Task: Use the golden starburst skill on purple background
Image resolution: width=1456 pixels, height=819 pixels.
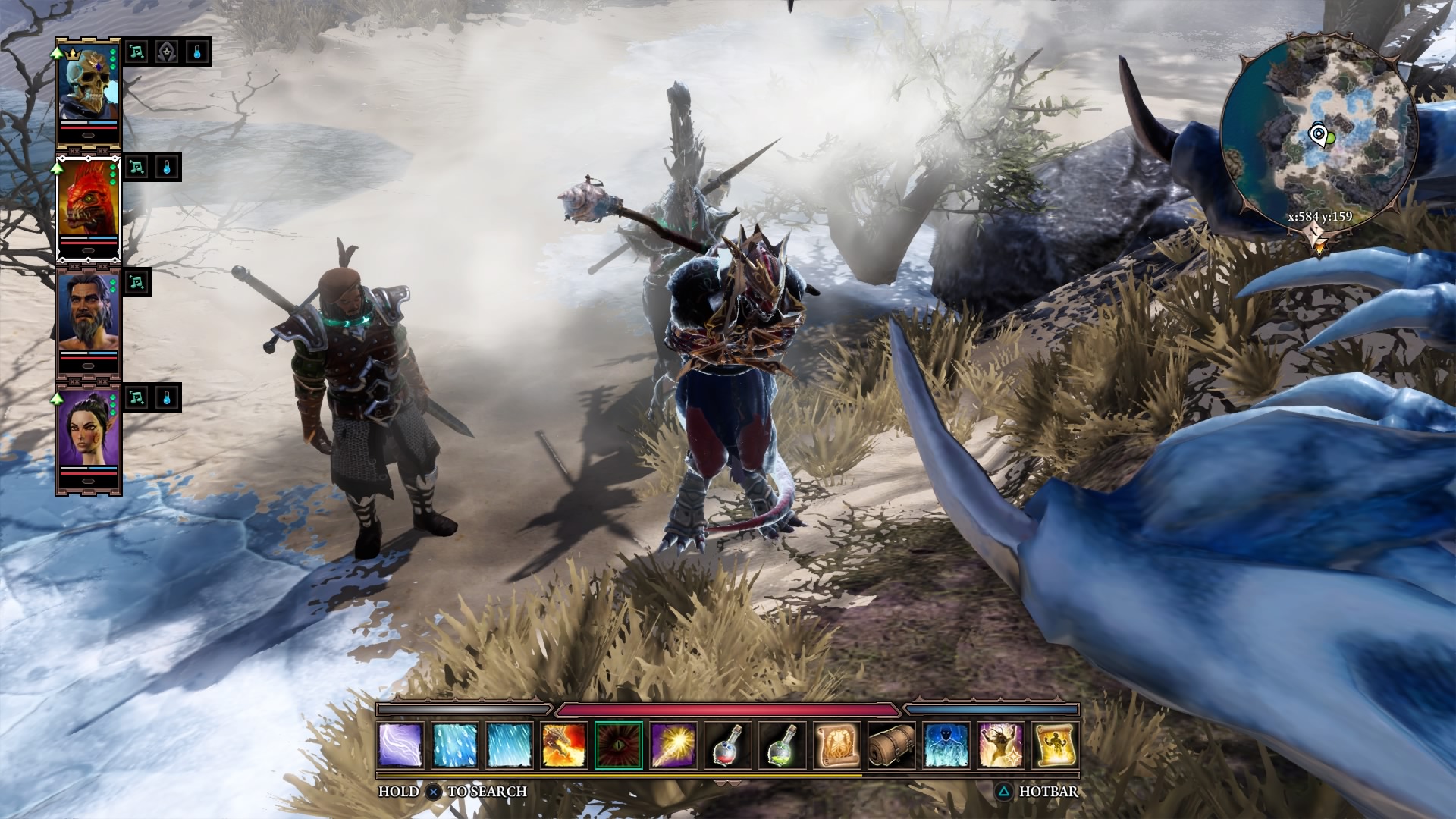Action: [x=673, y=745]
